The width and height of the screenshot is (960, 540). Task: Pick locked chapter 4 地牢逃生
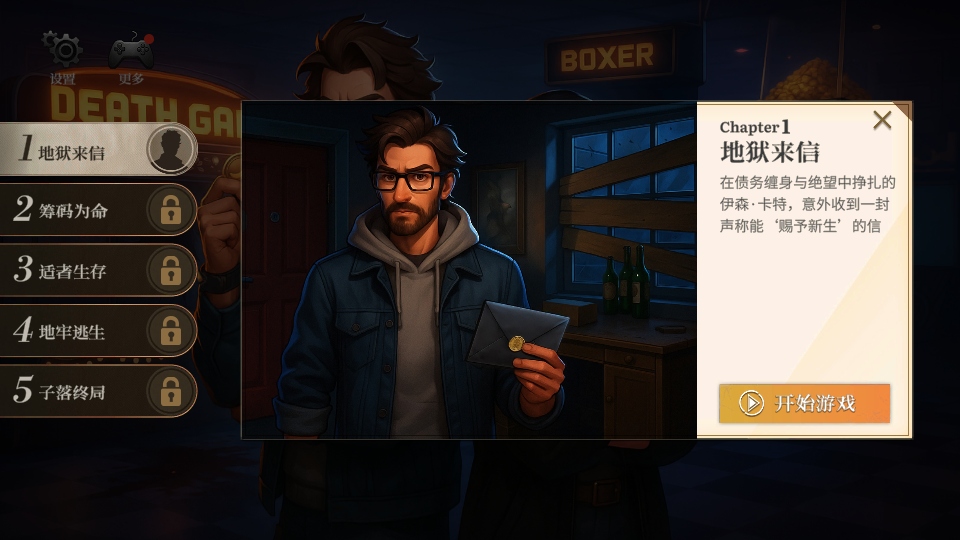97,330
